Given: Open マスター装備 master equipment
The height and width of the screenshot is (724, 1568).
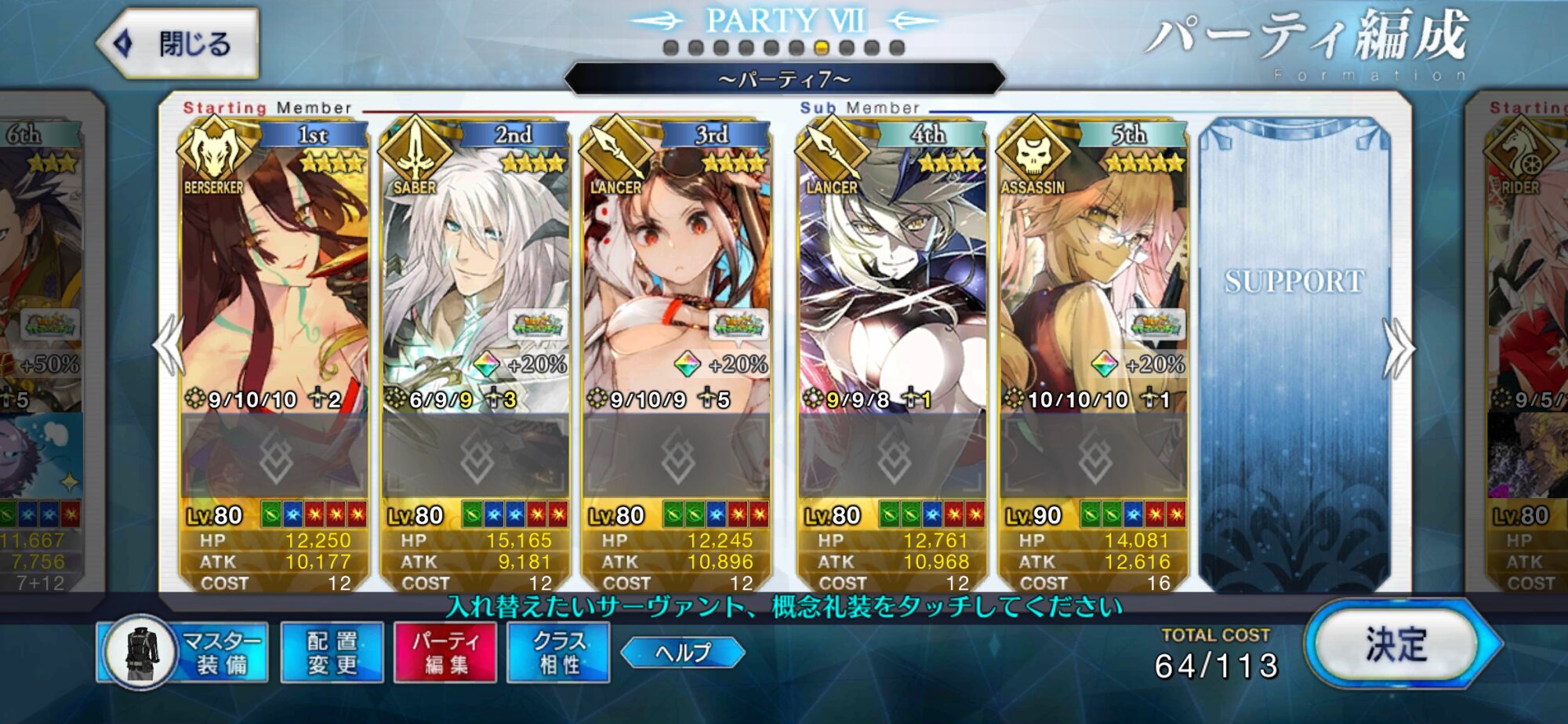Looking at the screenshot, I should click(x=183, y=653).
